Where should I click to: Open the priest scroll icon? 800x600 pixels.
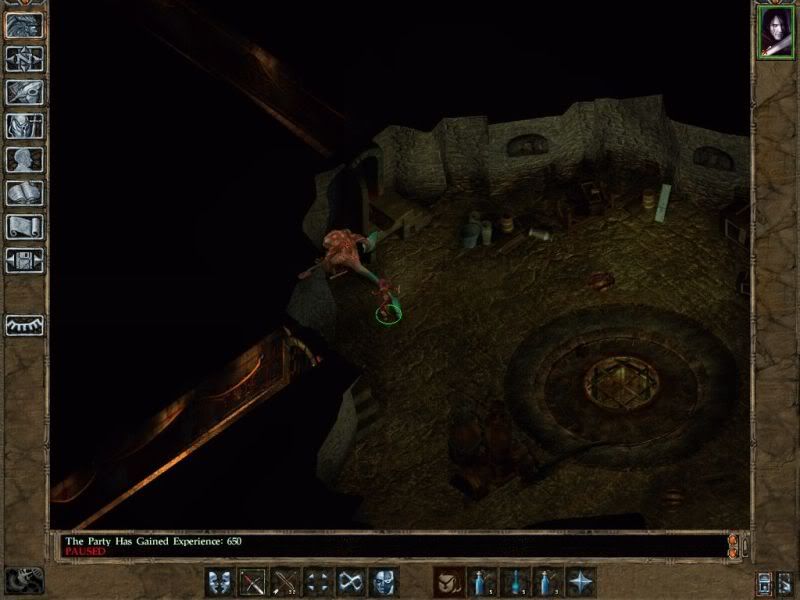click(23, 228)
